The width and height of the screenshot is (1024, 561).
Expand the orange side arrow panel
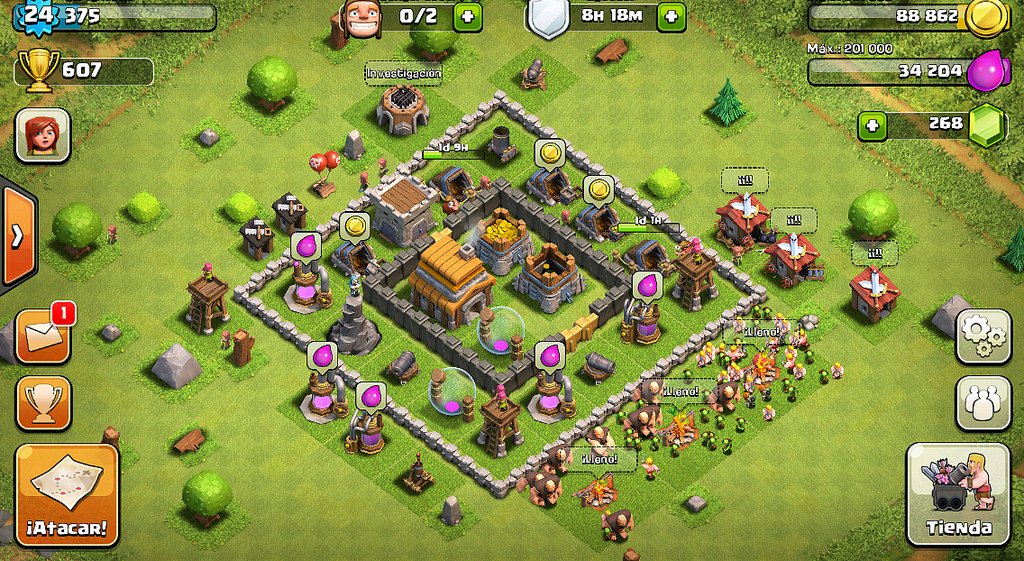18,237
